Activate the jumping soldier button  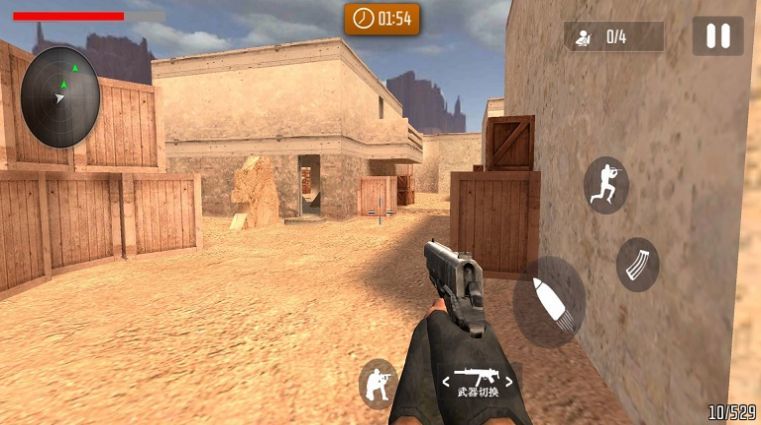click(606, 185)
